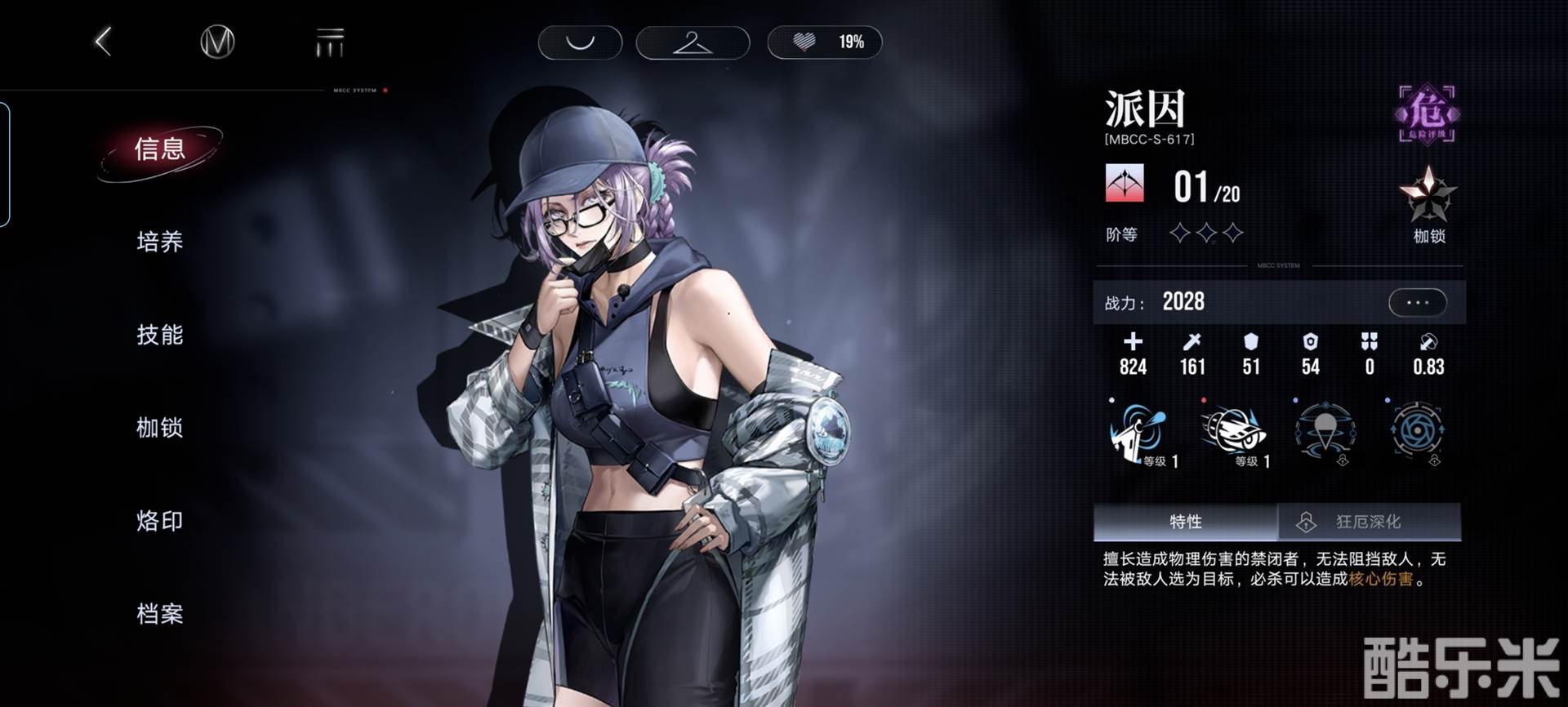Open the stacked-lines menu icon
The height and width of the screenshot is (707, 1568).
coord(330,42)
